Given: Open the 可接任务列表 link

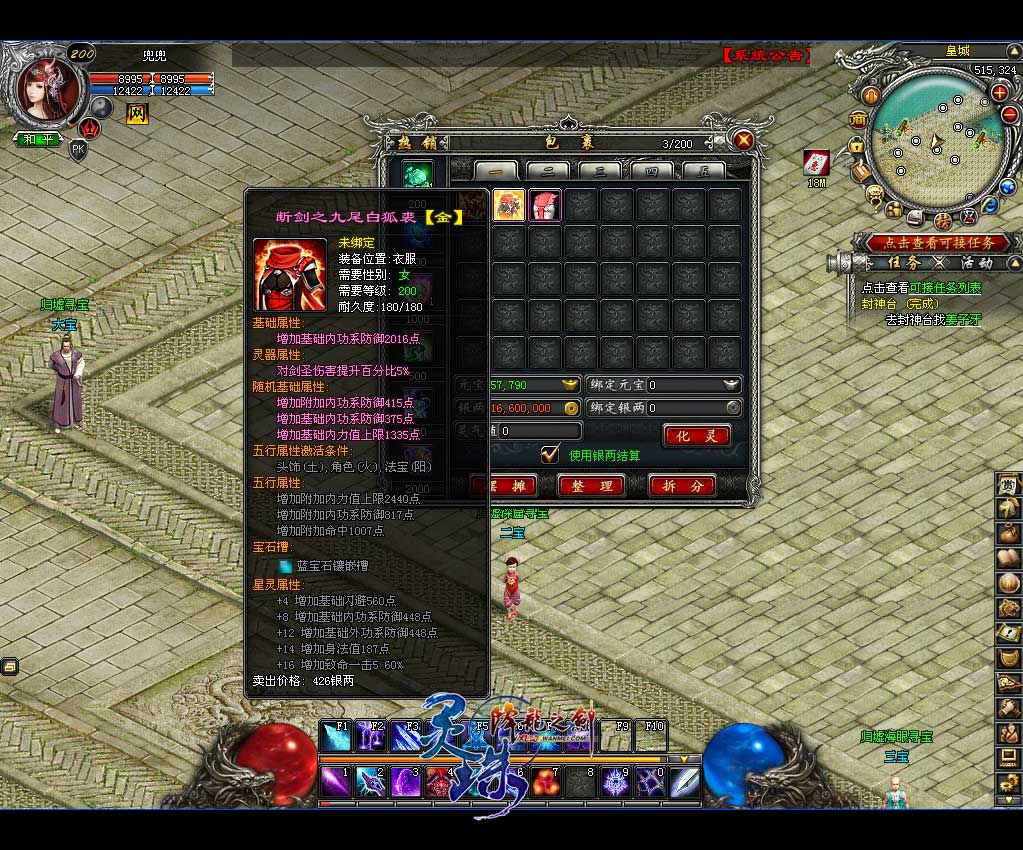Looking at the screenshot, I should click(x=944, y=288).
